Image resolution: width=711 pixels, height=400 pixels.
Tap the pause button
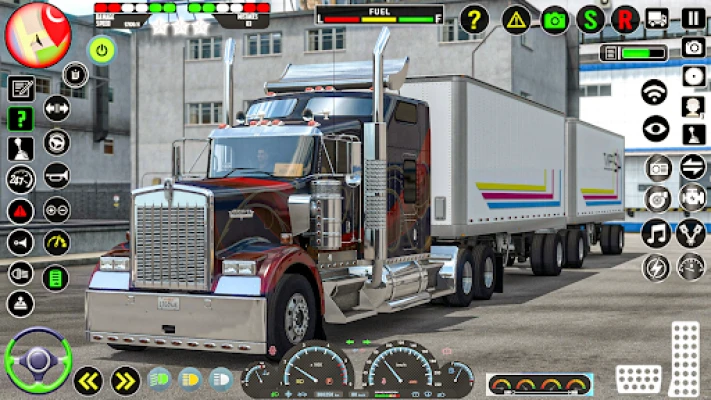click(x=693, y=18)
